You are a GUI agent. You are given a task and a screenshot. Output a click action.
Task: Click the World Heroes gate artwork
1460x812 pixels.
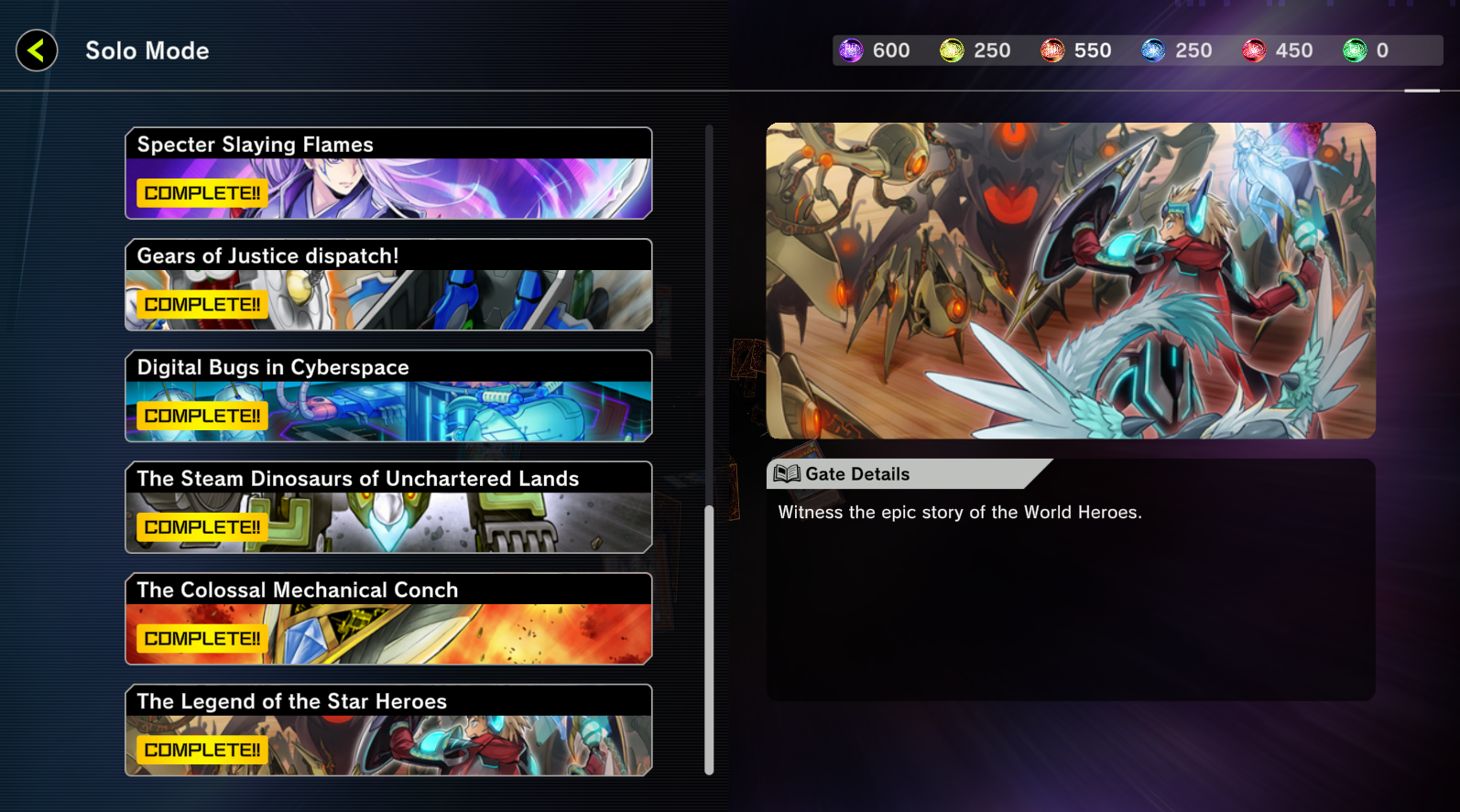[x=1070, y=279]
